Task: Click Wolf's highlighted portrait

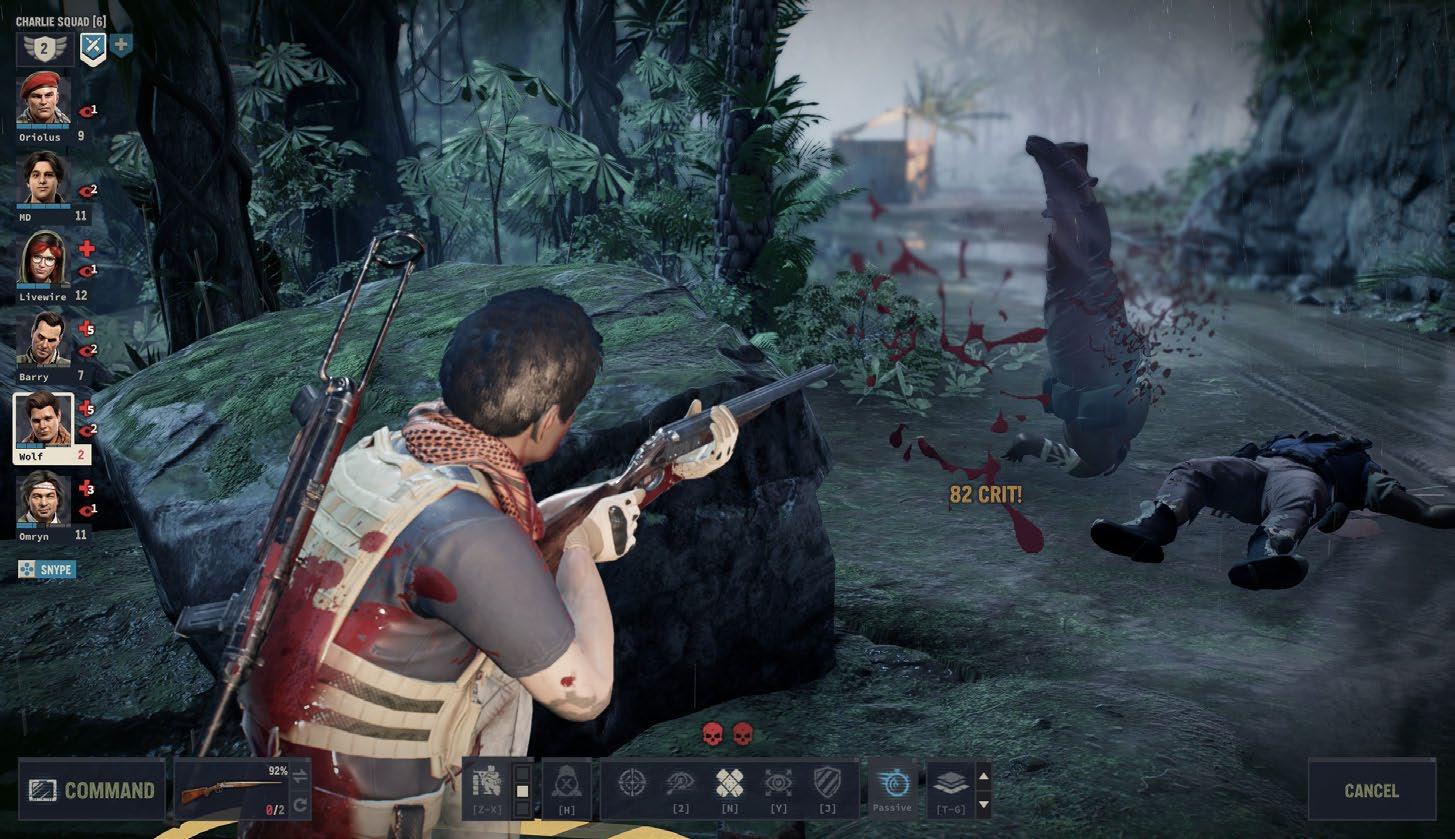Action: pyautogui.click(x=43, y=420)
